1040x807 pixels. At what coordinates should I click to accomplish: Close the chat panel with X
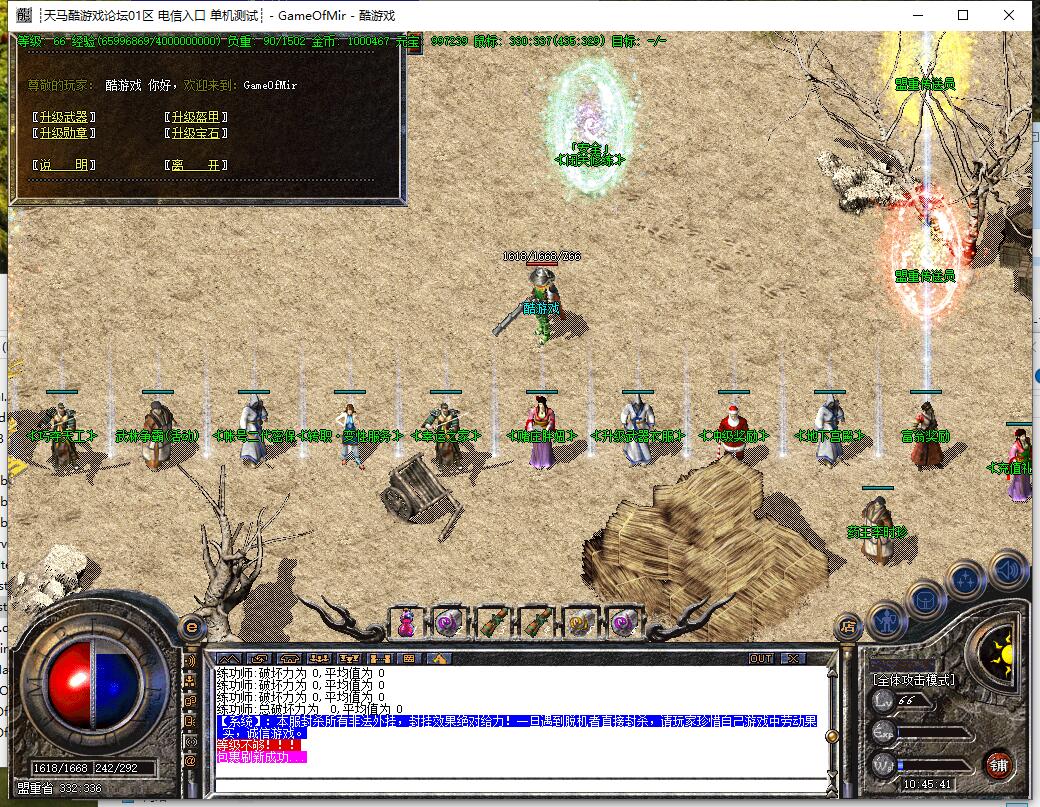(792, 659)
